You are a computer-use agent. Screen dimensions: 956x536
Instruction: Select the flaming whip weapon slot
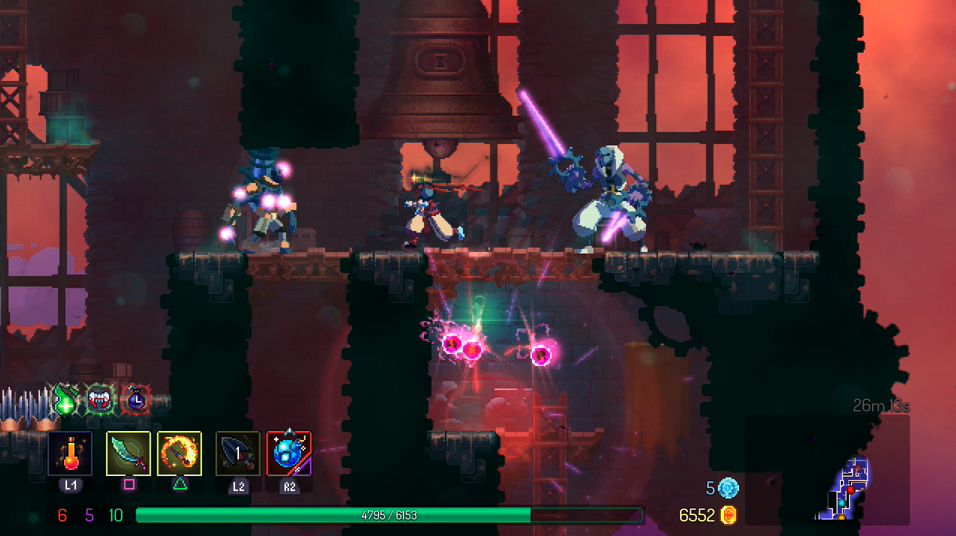tap(180, 454)
